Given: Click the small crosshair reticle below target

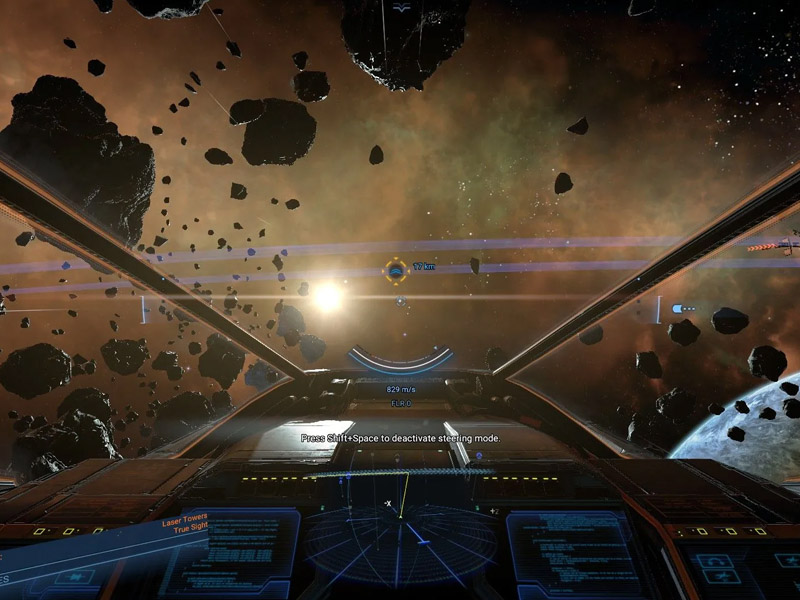Looking at the screenshot, I should [x=400, y=300].
